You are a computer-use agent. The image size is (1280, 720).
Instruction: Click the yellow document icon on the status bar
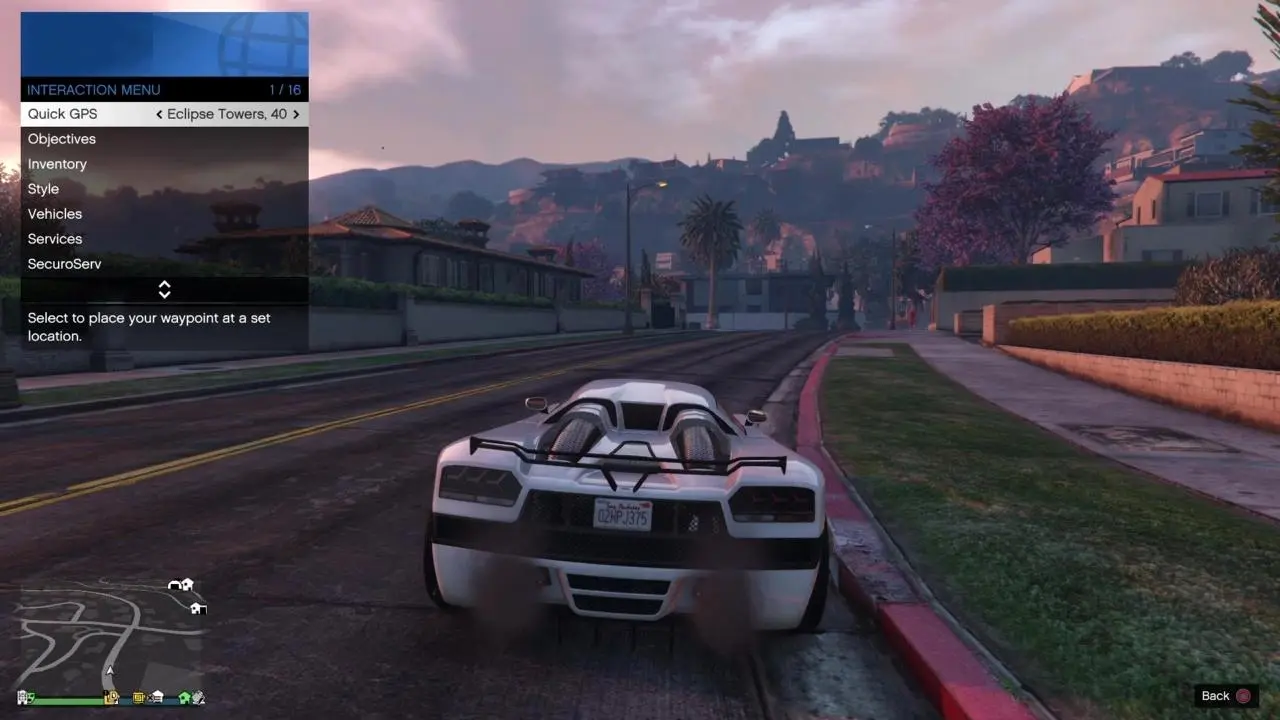(138, 697)
